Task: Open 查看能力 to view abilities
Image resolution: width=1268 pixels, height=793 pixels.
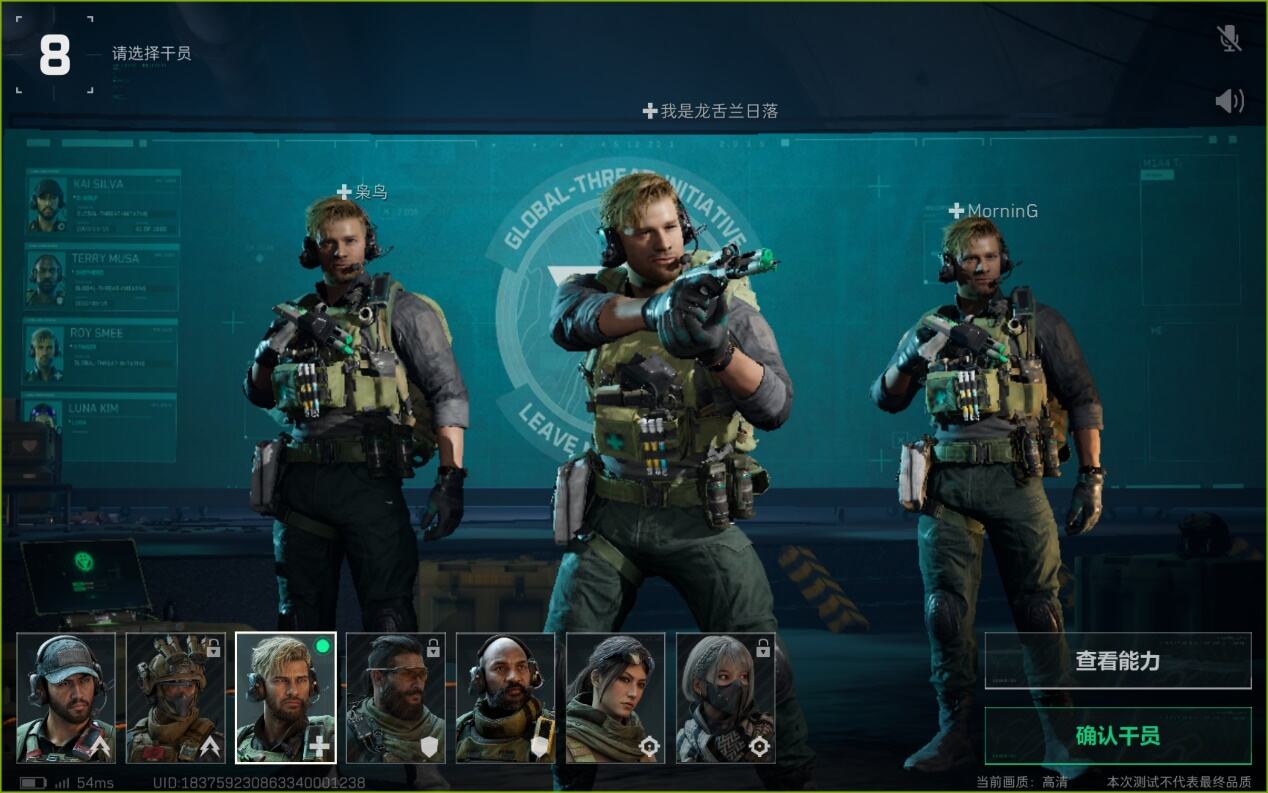Action: (1117, 660)
